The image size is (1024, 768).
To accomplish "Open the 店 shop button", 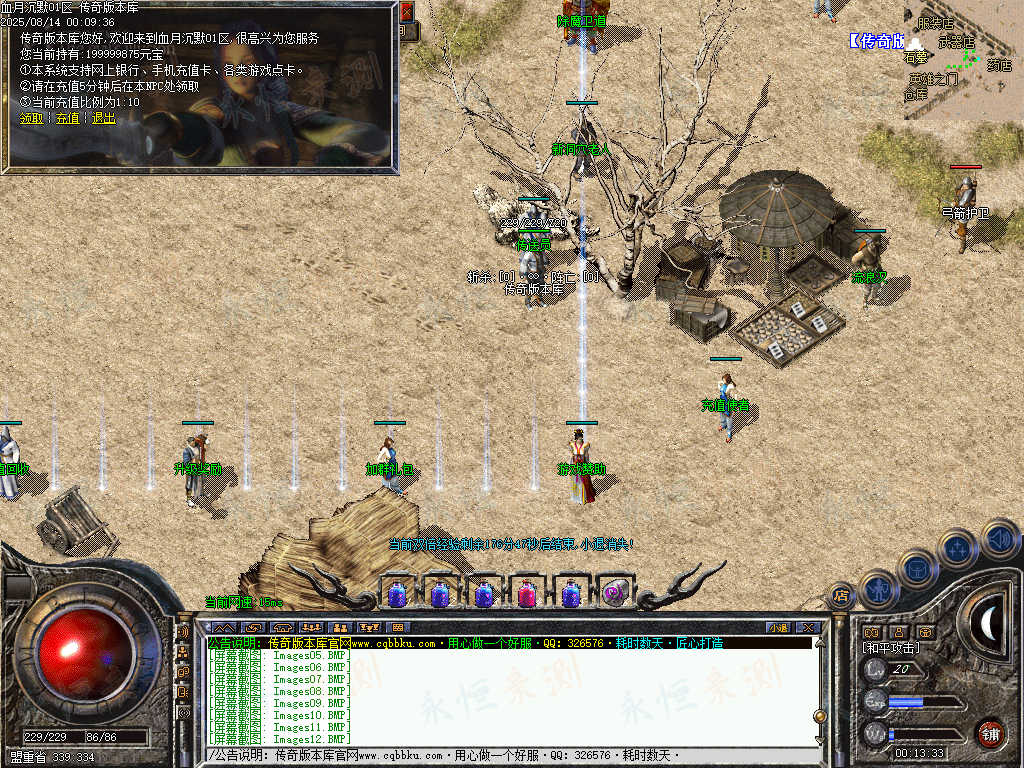I will click(841, 597).
